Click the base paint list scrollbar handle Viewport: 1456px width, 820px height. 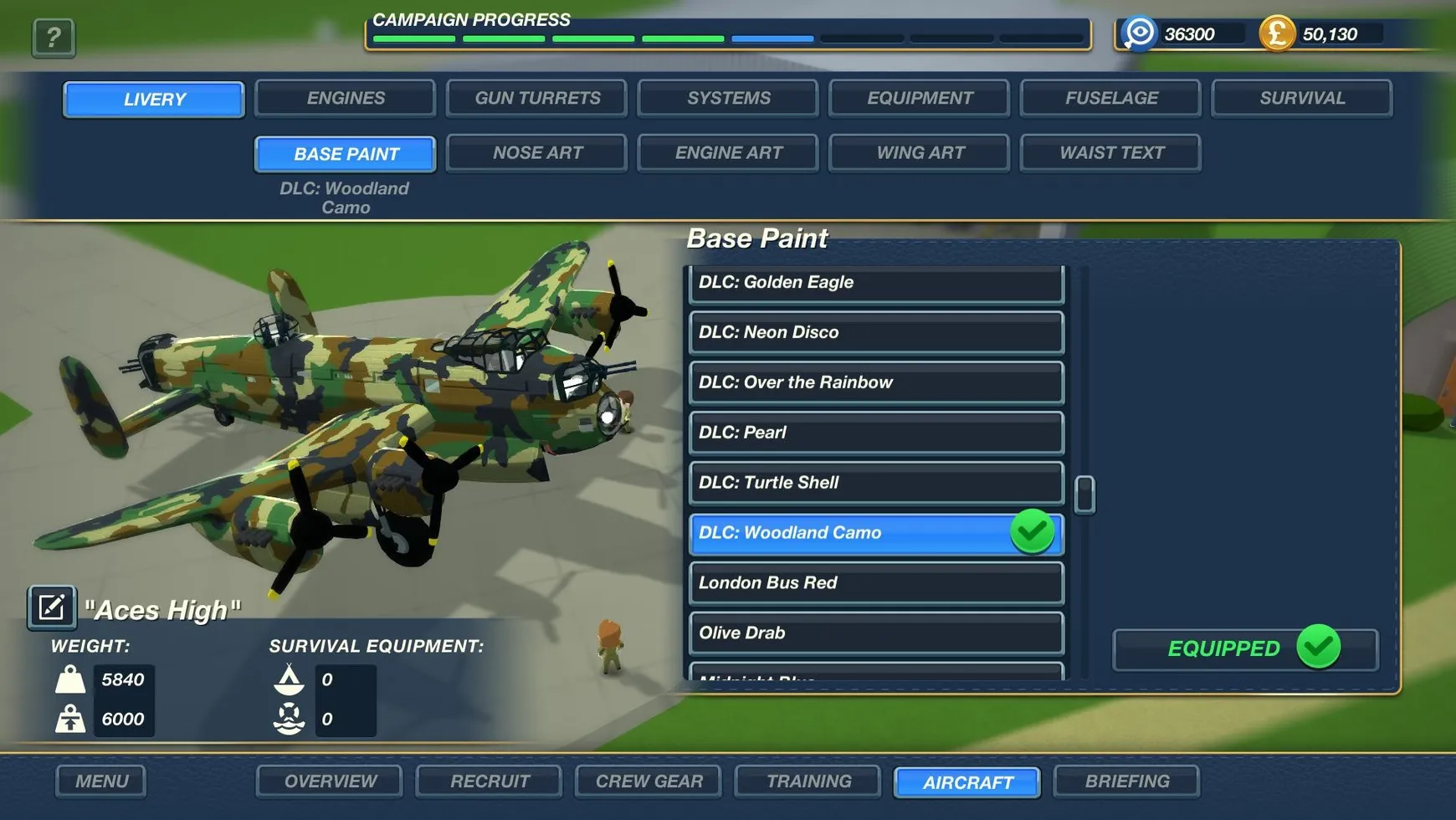1085,493
